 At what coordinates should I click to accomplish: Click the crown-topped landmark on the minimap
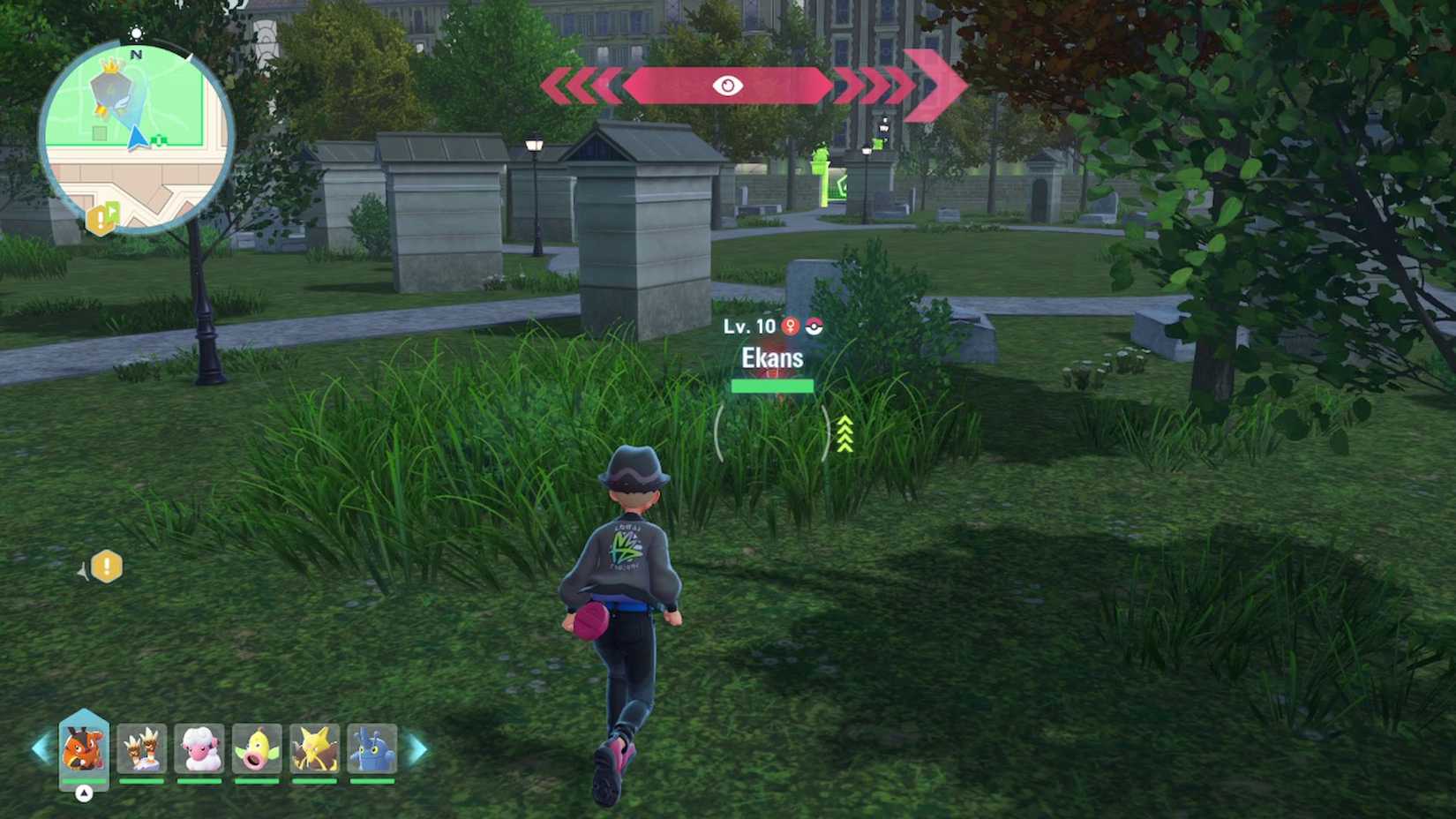click(110, 66)
